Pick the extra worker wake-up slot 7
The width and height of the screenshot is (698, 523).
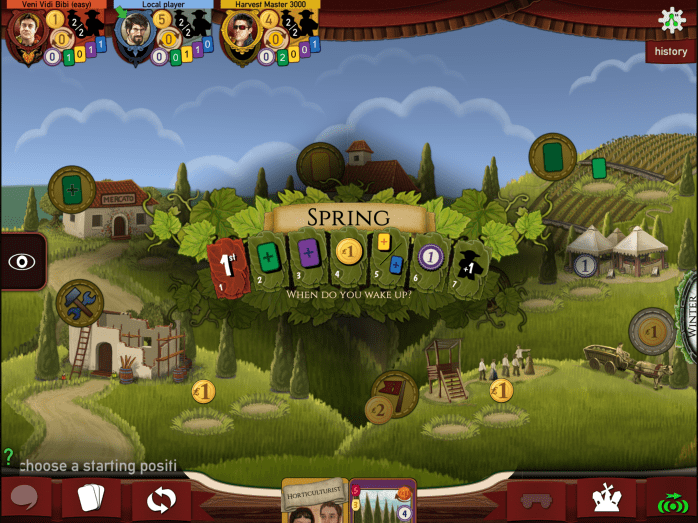pyautogui.click(x=468, y=262)
